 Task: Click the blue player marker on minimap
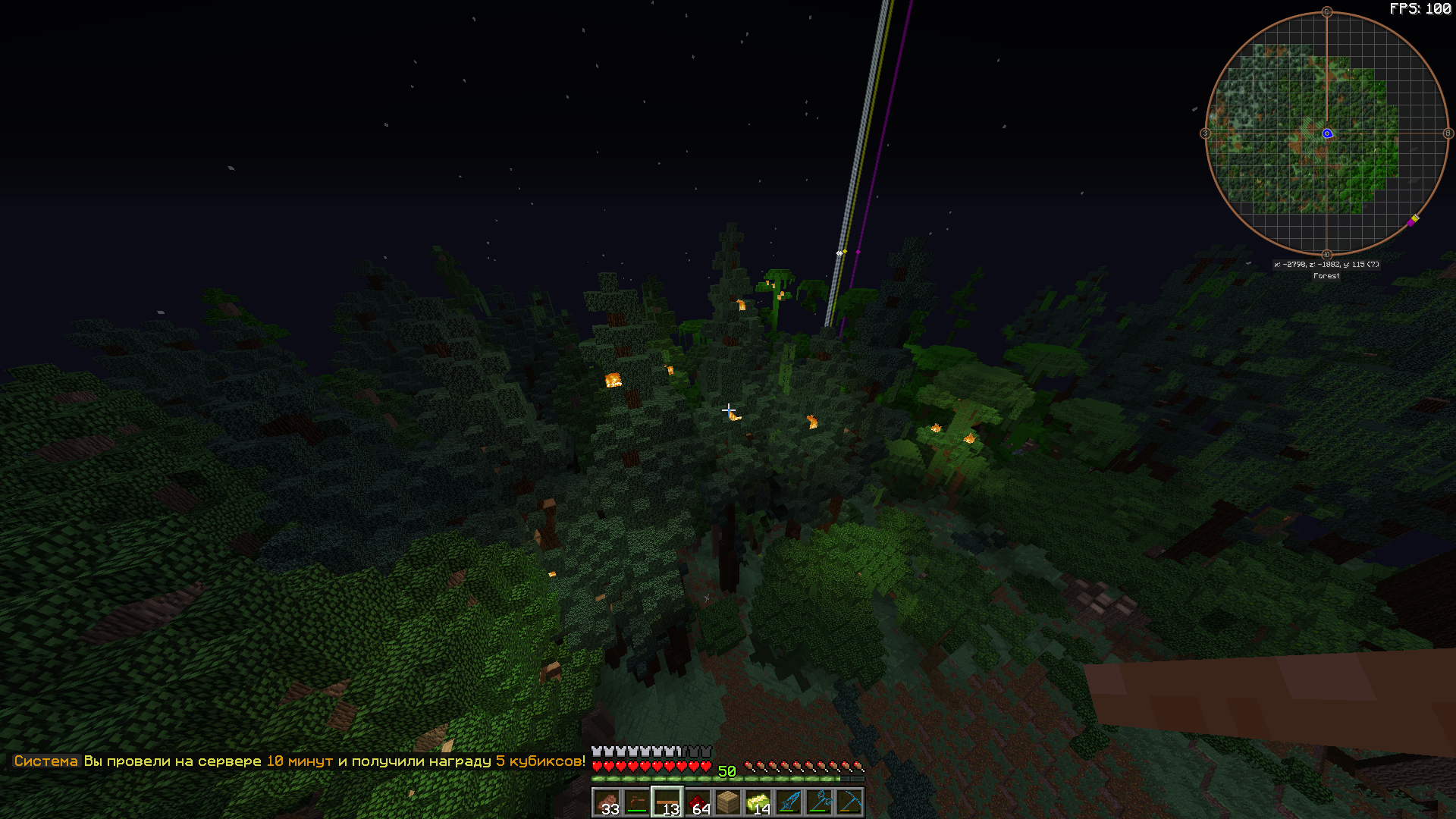click(1327, 133)
